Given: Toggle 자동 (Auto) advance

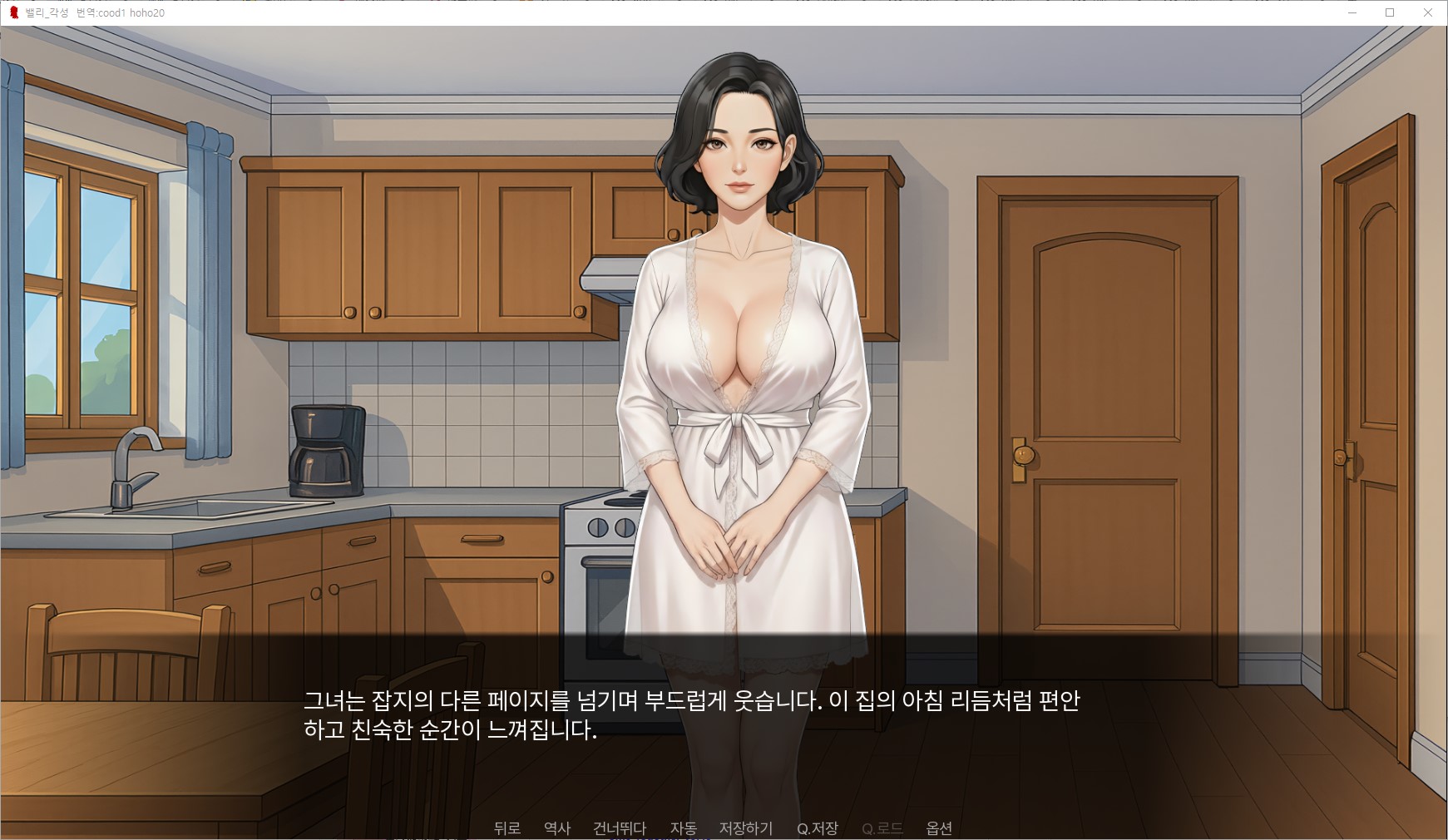Looking at the screenshot, I should [x=683, y=828].
